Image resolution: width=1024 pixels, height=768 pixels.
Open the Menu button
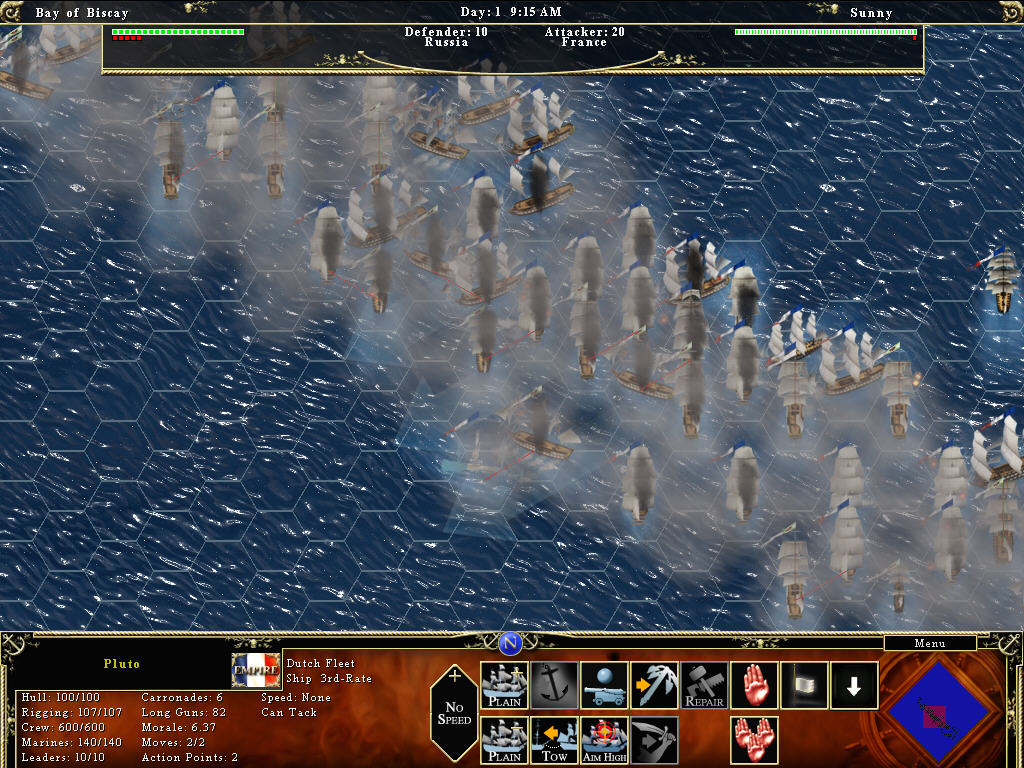tap(929, 643)
